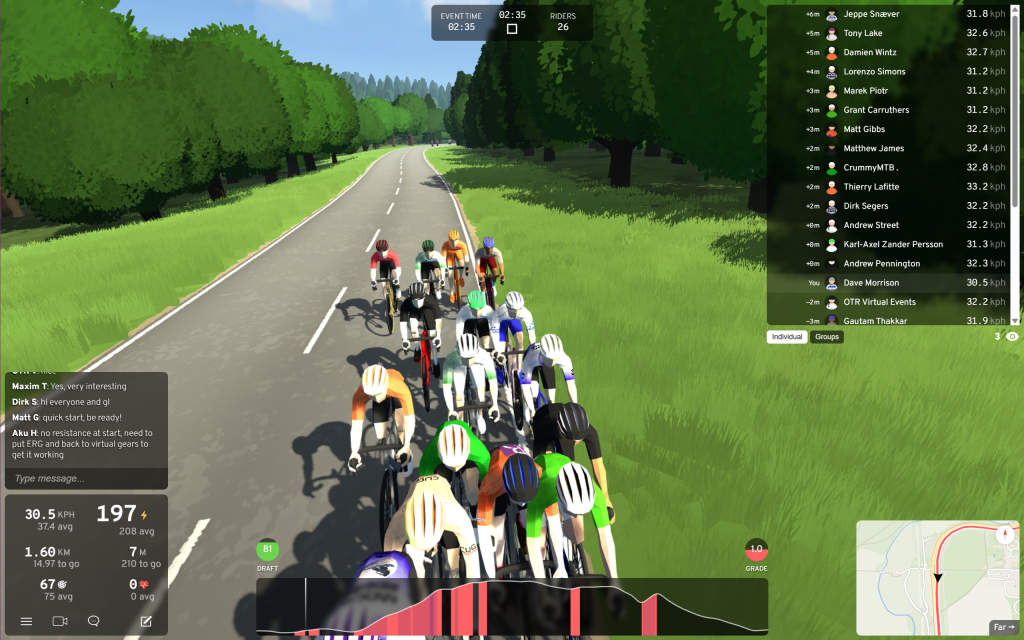The image size is (1024, 640).
Task: Toggle the spectators eye icon
Action: point(1012,337)
